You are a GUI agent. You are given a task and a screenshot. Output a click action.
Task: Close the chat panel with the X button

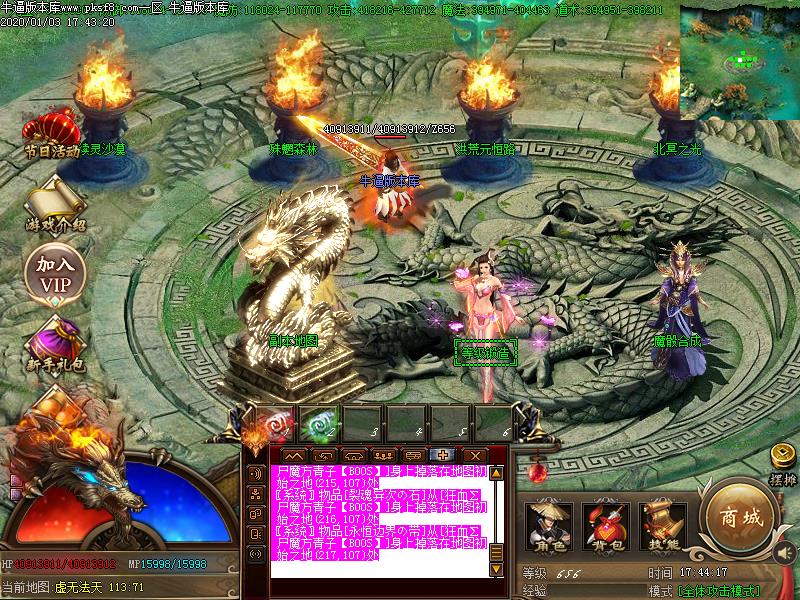(x=473, y=455)
